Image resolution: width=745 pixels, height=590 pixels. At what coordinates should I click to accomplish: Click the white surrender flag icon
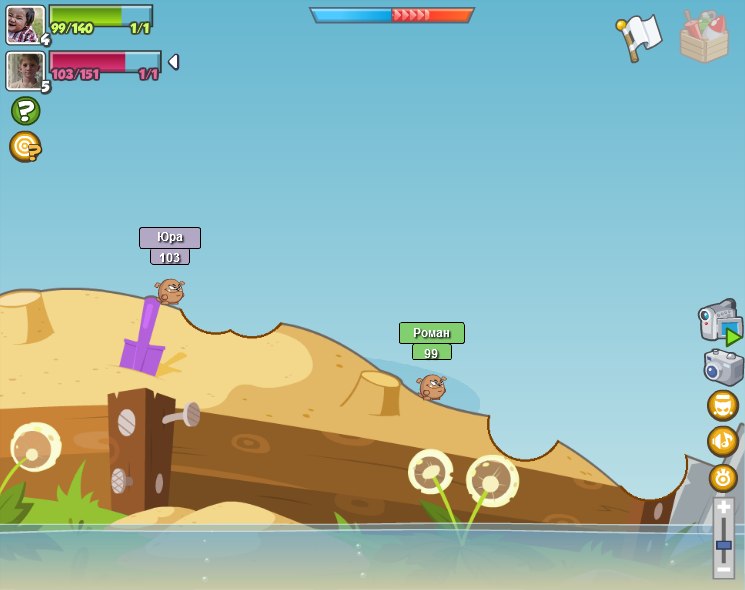[640, 37]
